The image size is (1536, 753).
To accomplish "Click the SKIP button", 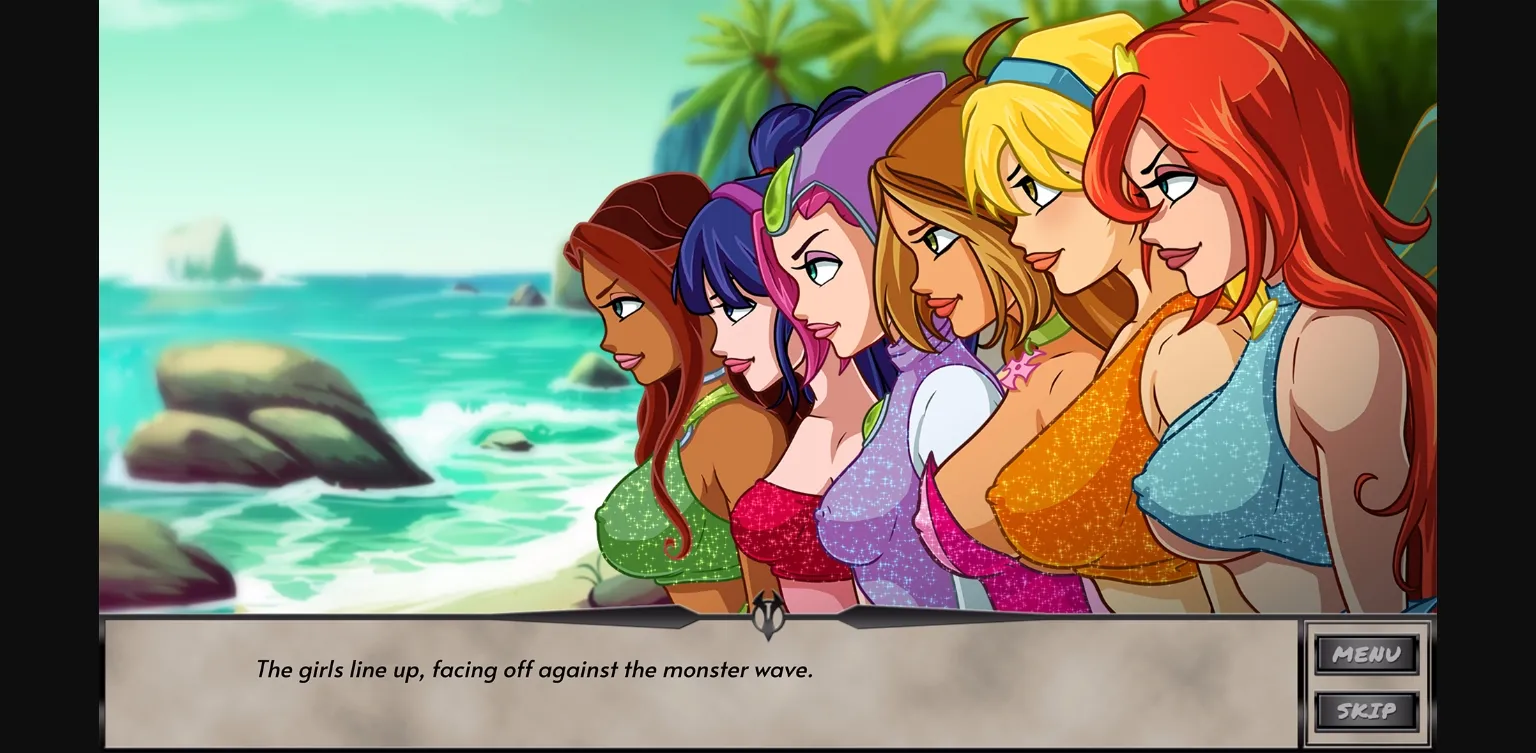I will [x=1367, y=712].
